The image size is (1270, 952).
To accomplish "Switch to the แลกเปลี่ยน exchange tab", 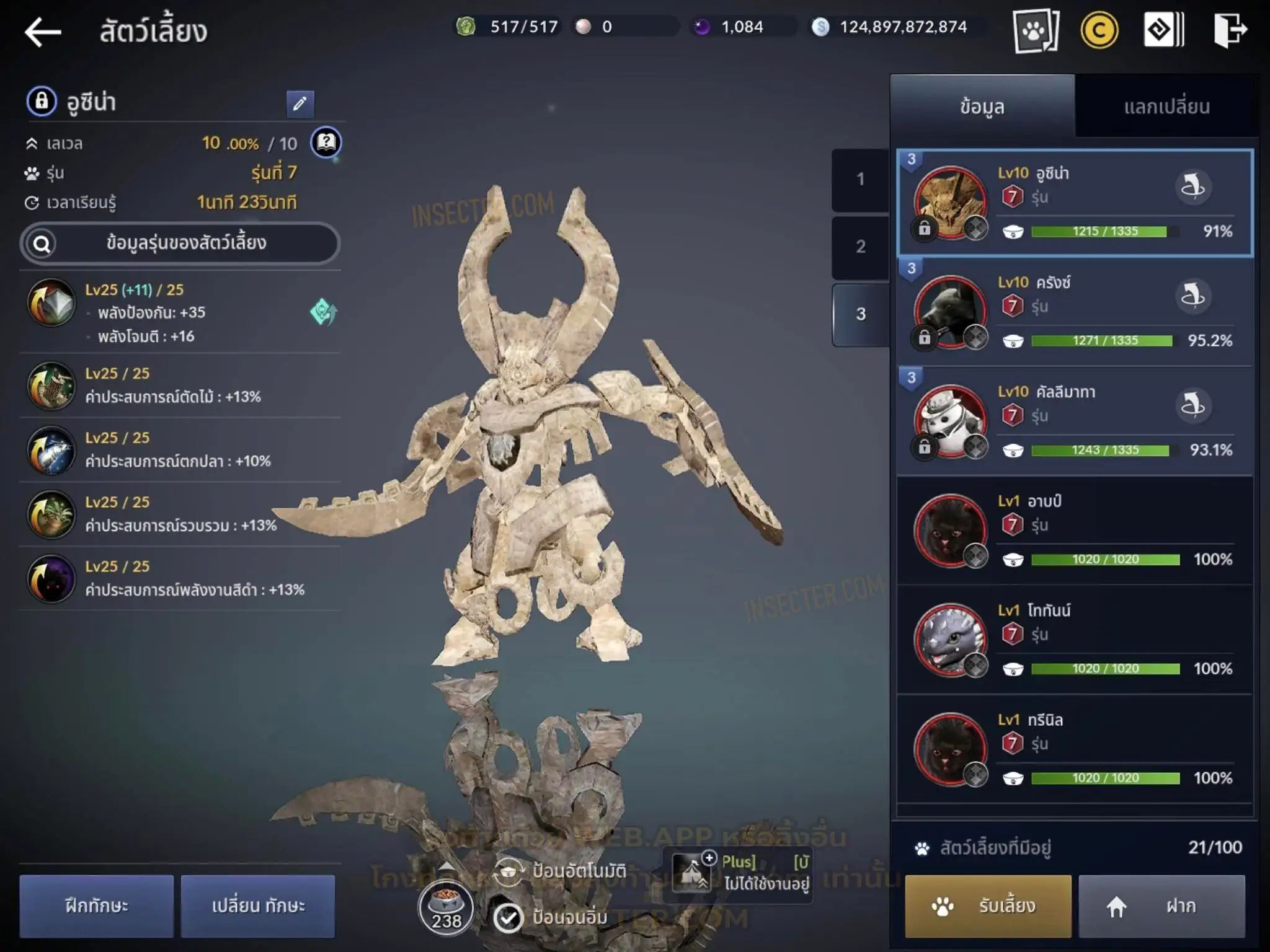I will pyautogui.click(x=1166, y=107).
